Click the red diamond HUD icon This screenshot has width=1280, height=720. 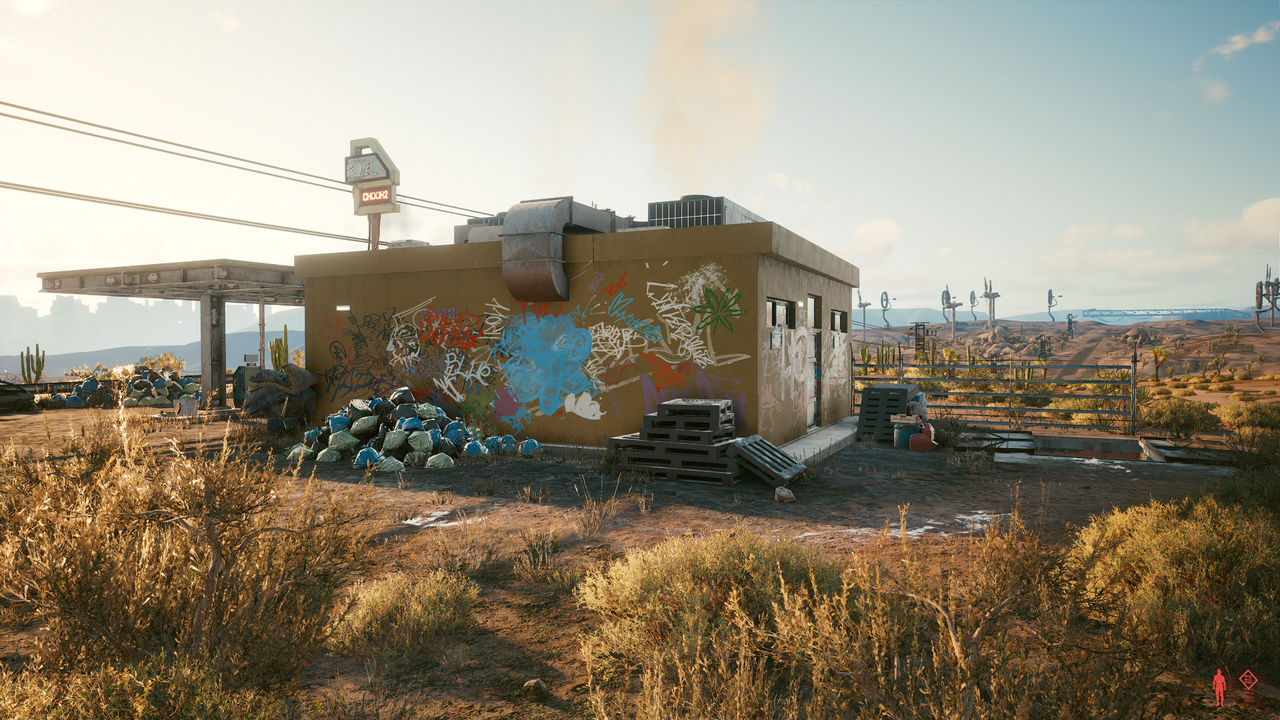(1248, 680)
